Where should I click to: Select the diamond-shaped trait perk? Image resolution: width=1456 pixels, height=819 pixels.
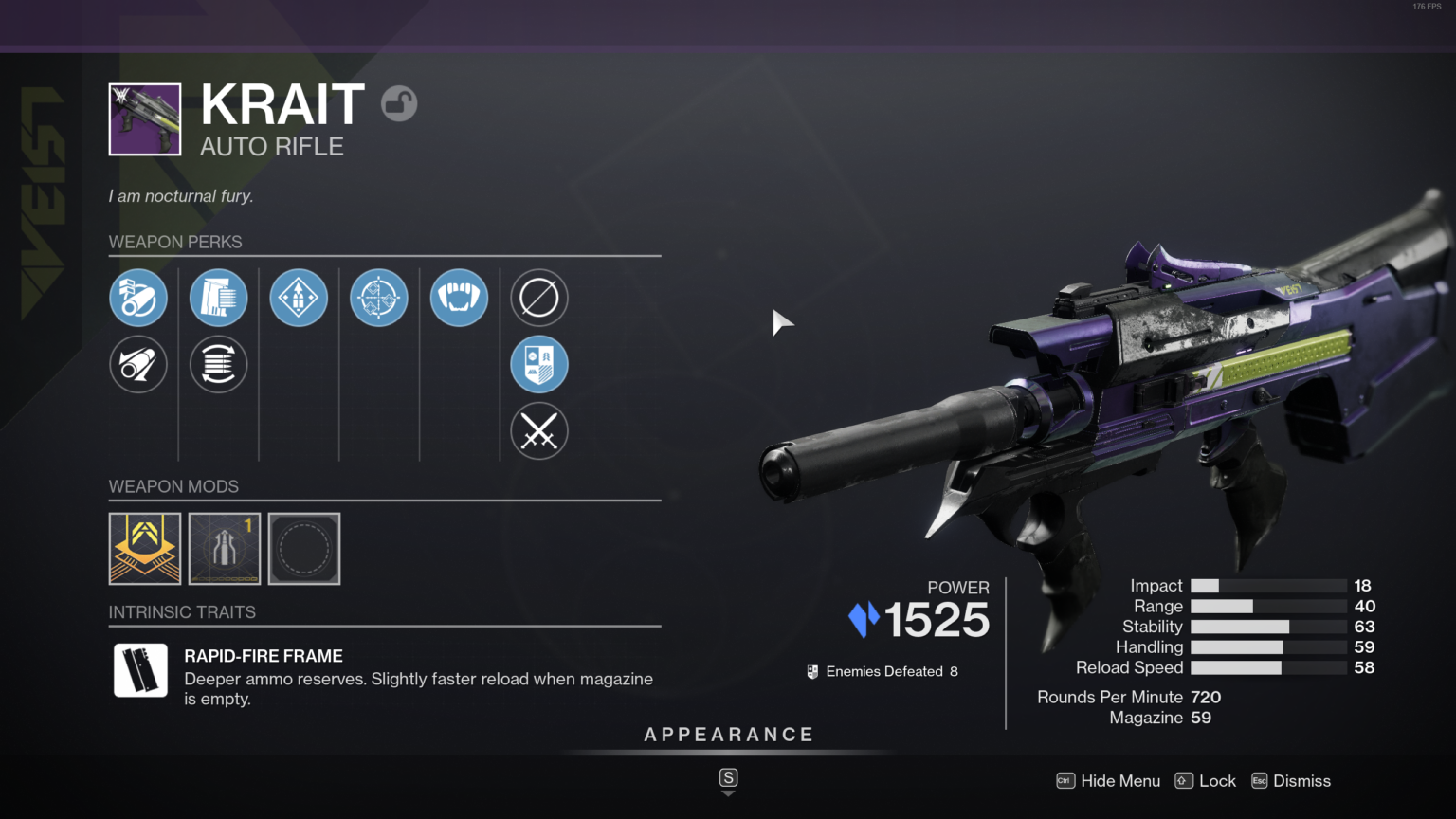[x=299, y=298]
